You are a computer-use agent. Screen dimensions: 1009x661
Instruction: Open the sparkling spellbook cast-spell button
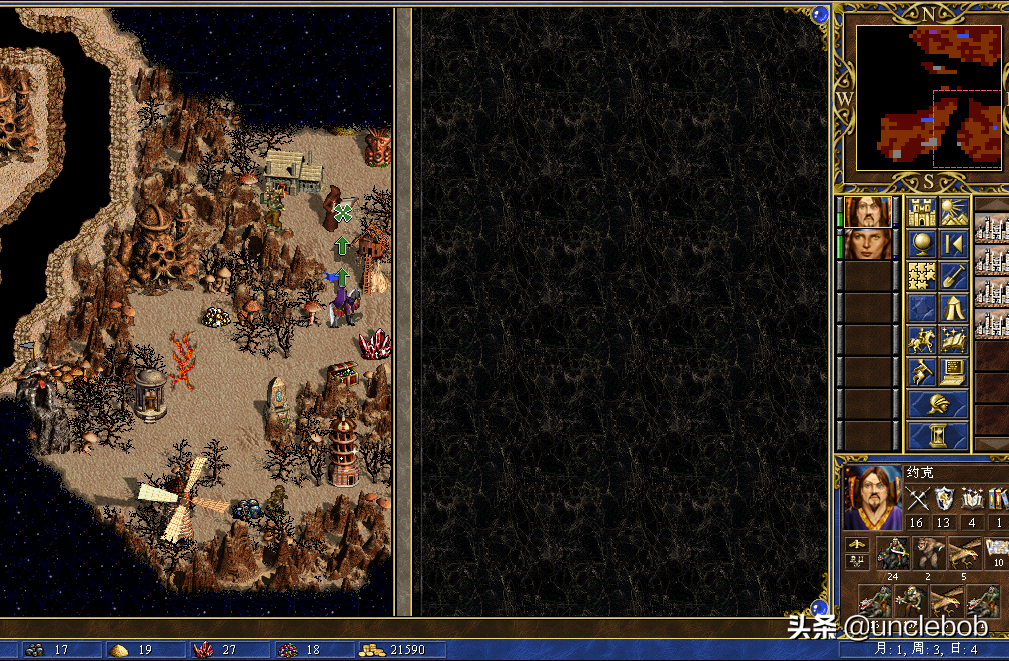point(953,340)
